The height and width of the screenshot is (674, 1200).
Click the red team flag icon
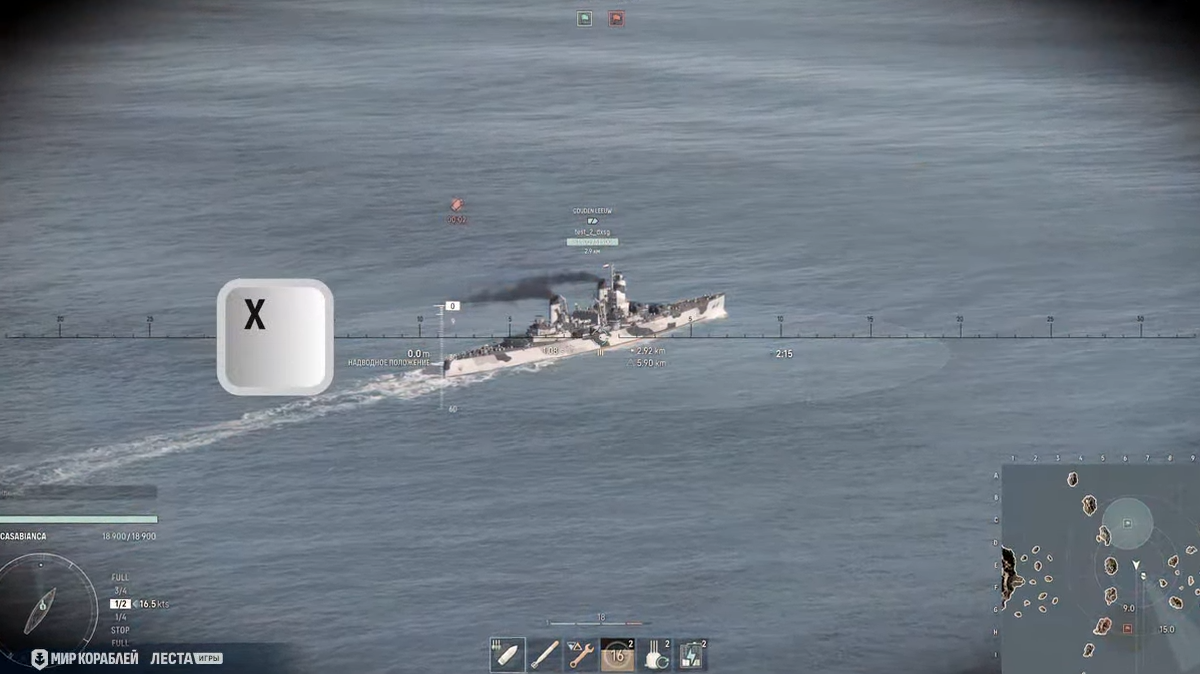pos(616,18)
